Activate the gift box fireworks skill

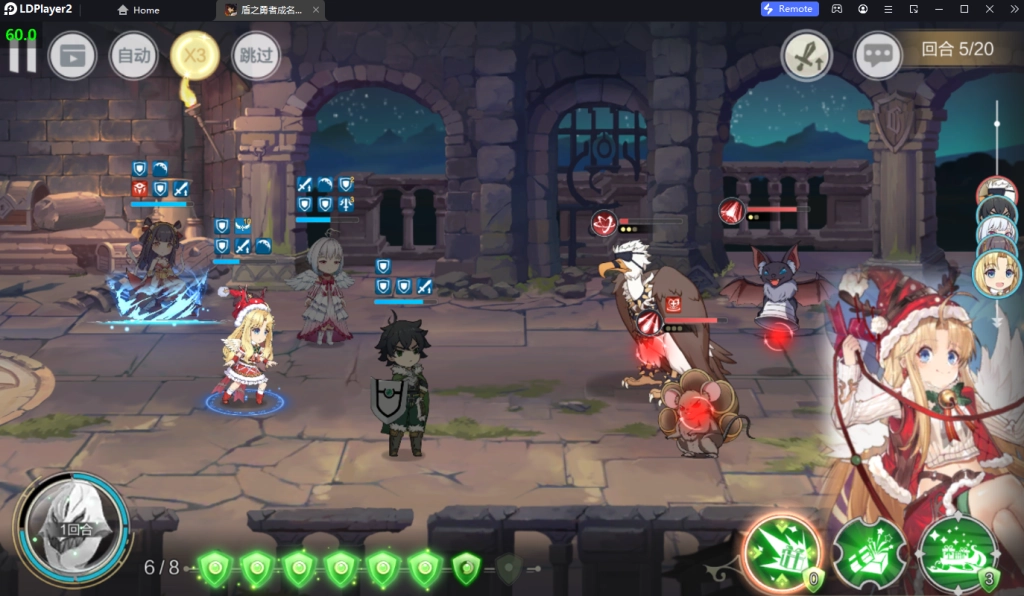click(869, 553)
